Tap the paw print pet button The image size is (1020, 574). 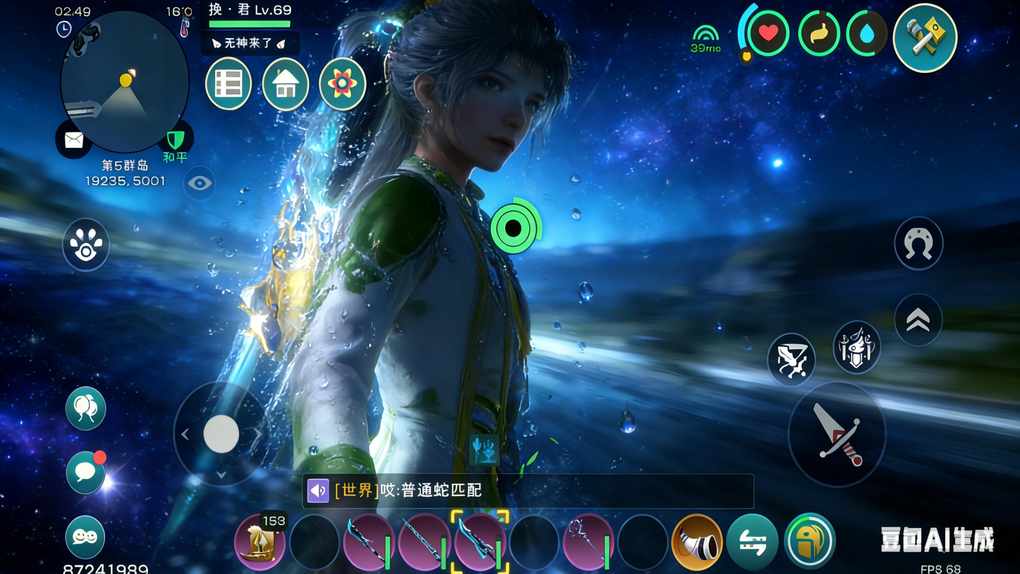pos(86,244)
